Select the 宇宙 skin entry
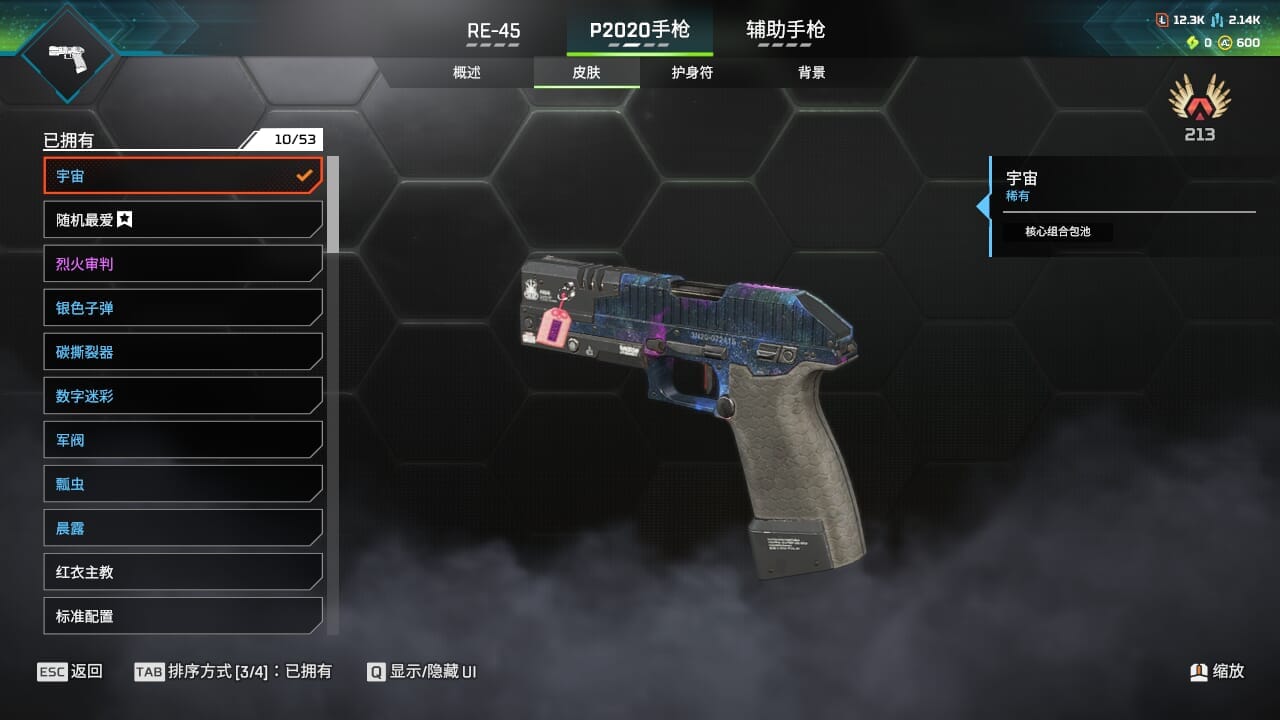 (183, 176)
